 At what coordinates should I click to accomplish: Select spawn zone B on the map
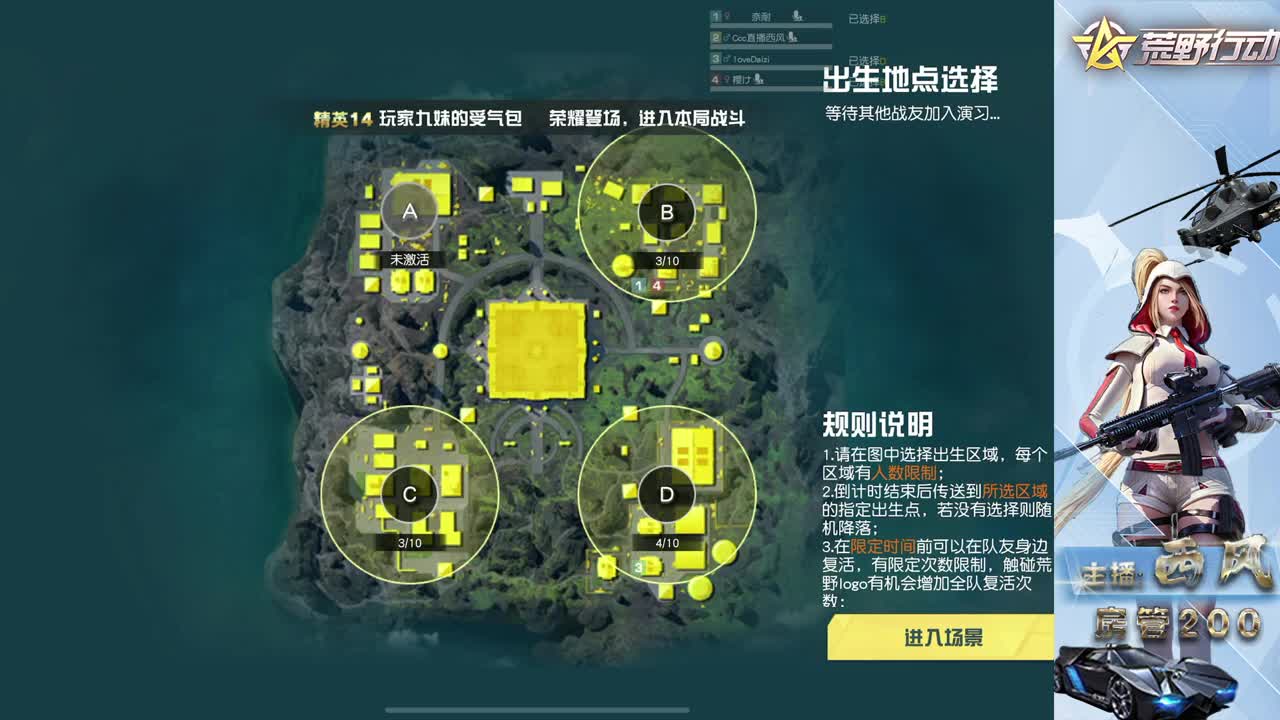pos(665,212)
